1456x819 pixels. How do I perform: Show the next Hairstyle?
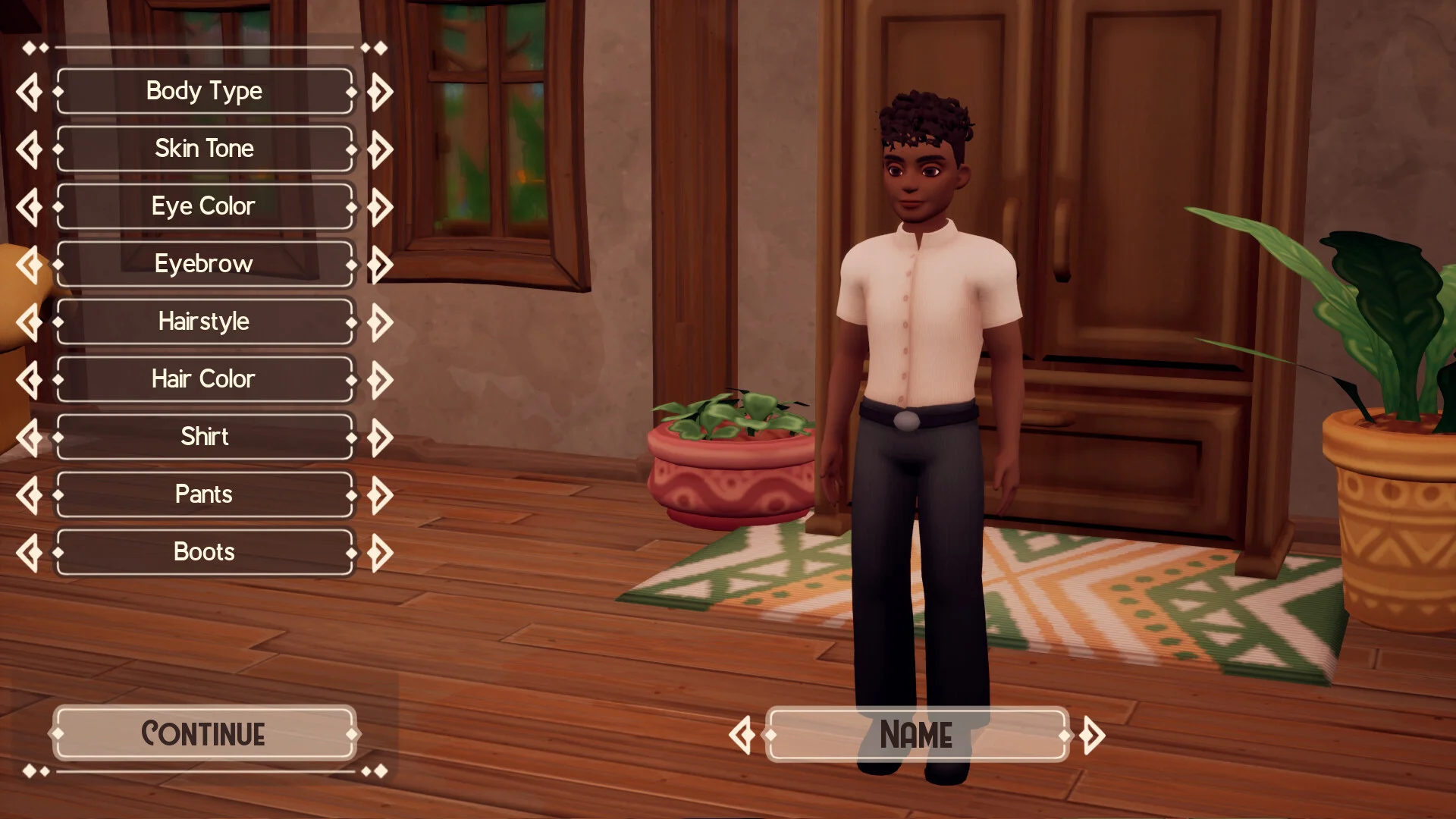[380, 322]
